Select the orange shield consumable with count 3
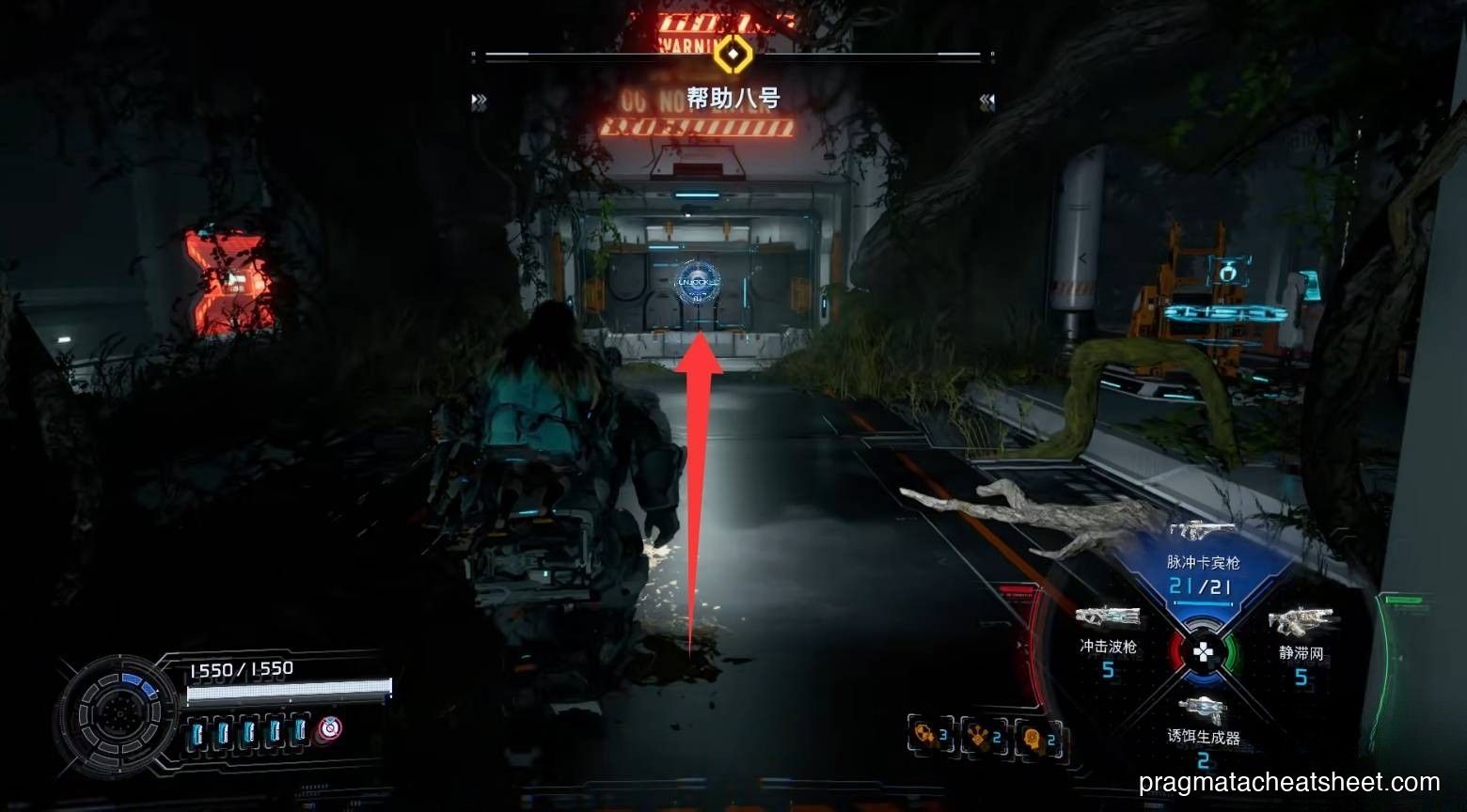The image size is (1467, 812). click(929, 736)
